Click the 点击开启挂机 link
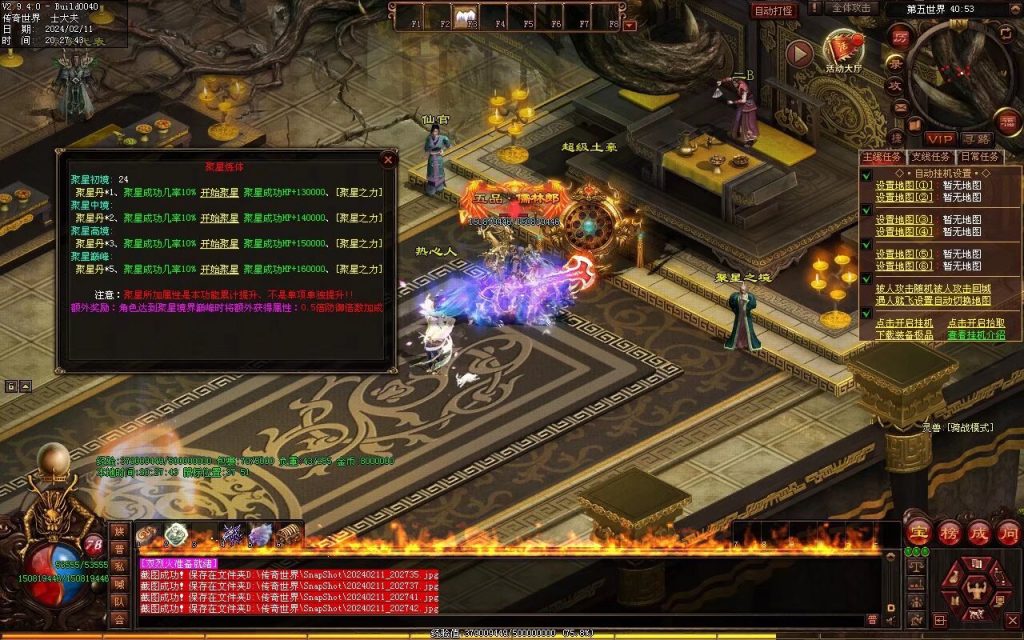Screen dimensions: 1024x640 pyautogui.click(x=904, y=323)
